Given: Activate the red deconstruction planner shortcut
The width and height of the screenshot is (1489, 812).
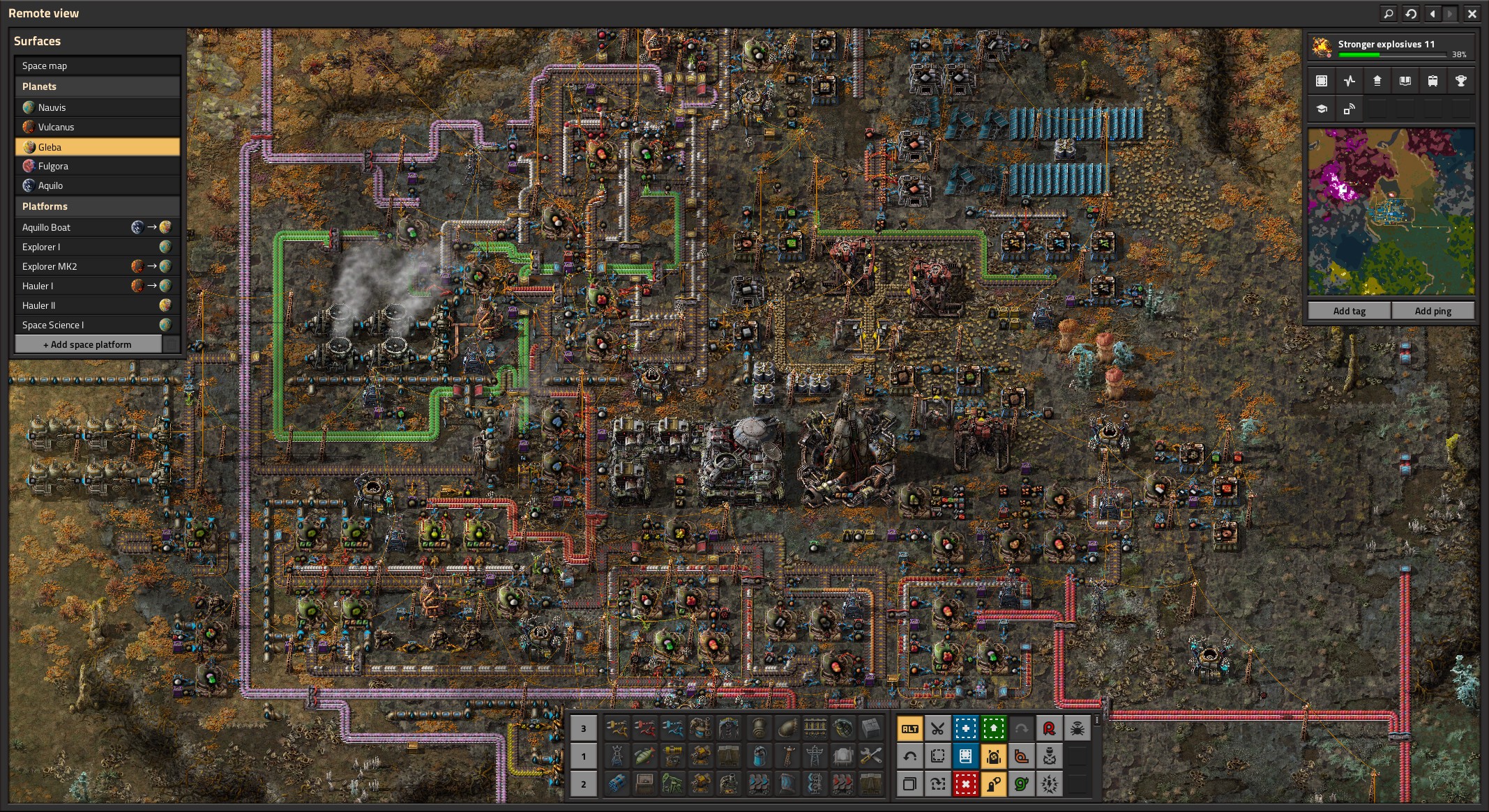Looking at the screenshot, I should point(965,784).
